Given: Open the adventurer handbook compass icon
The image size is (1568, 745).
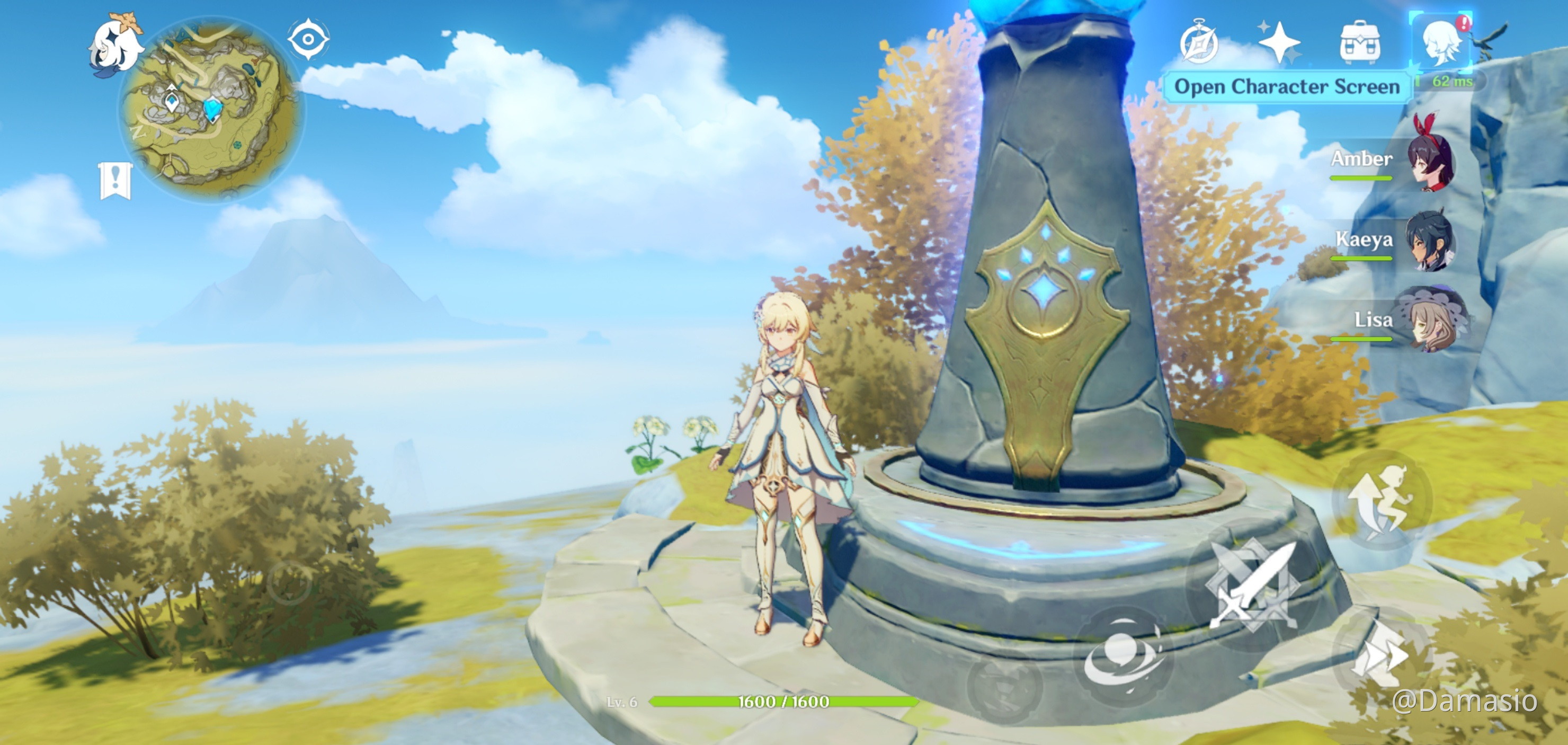Looking at the screenshot, I should click(1199, 42).
